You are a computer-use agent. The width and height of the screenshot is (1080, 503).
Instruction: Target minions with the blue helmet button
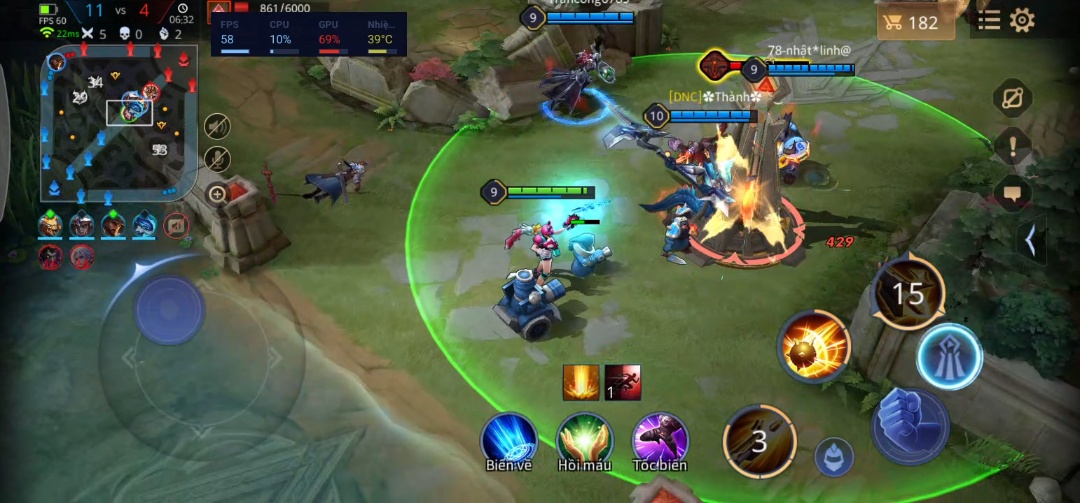(x=834, y=457)
